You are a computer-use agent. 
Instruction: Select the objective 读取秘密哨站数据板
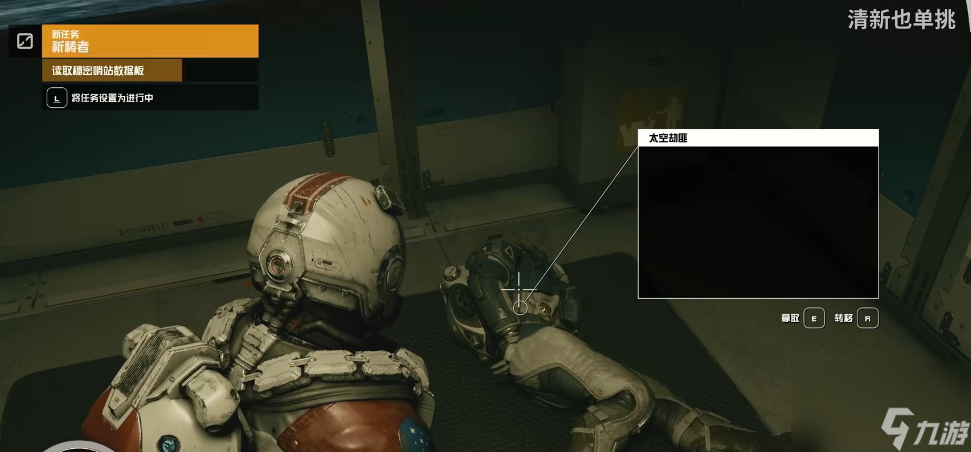112,70
